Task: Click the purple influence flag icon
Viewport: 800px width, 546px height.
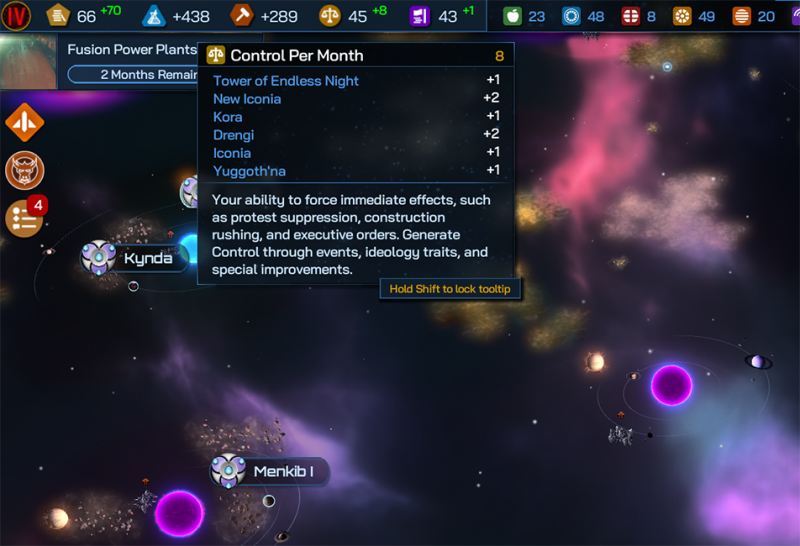Action: tap(419, 16)
